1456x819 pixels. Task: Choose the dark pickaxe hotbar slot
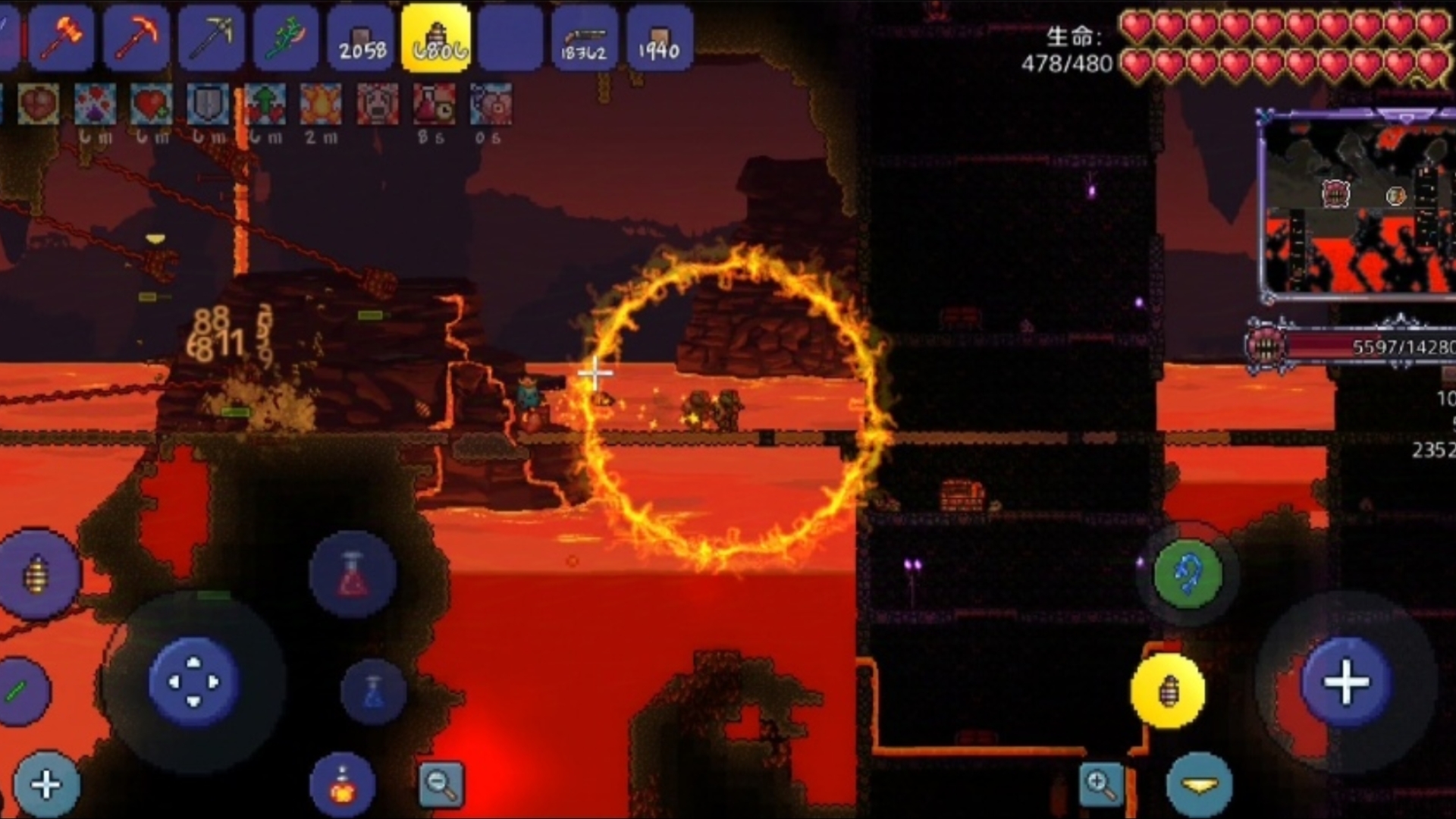coord(211,38)
